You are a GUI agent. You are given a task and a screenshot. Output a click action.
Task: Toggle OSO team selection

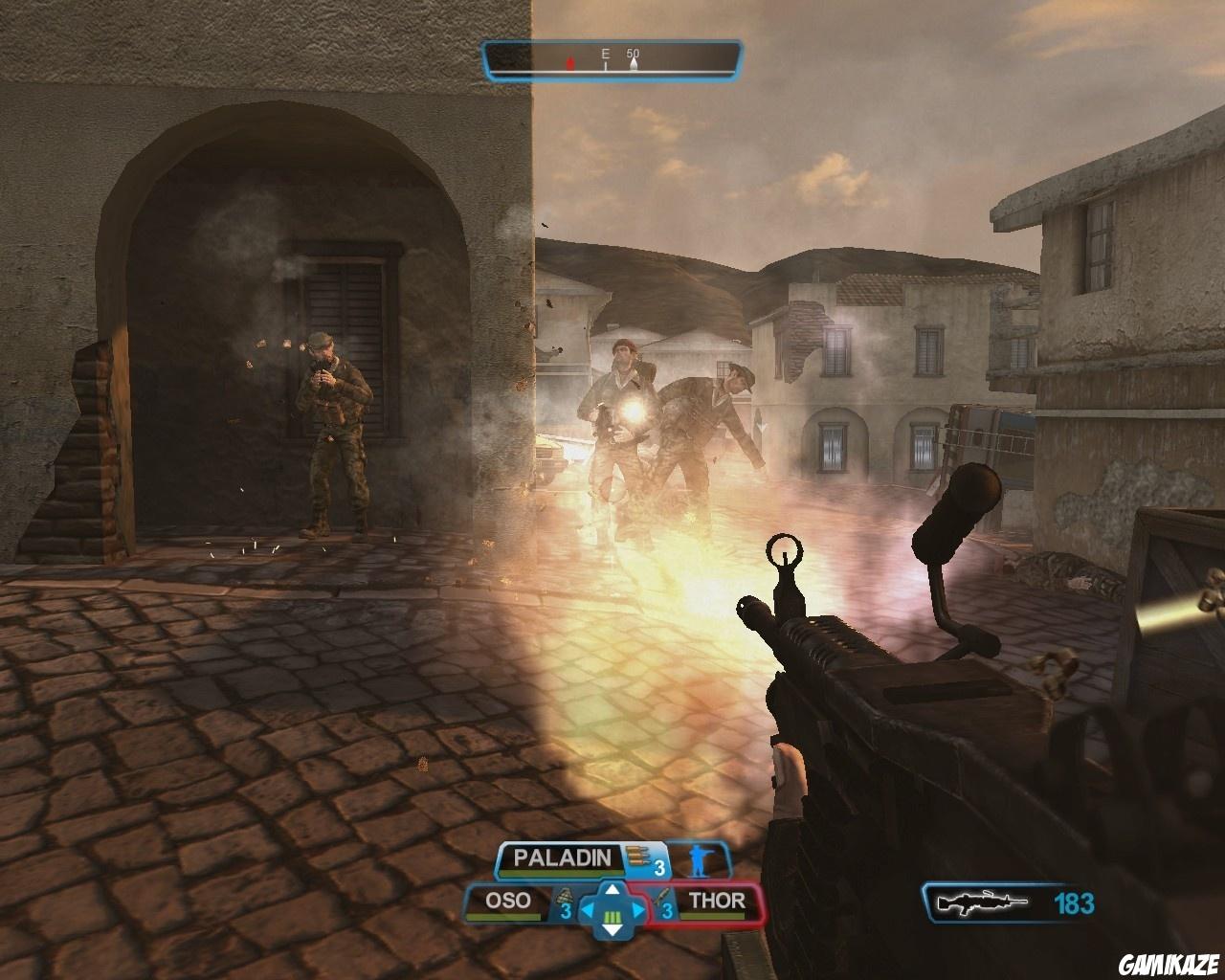coord(509,900)
